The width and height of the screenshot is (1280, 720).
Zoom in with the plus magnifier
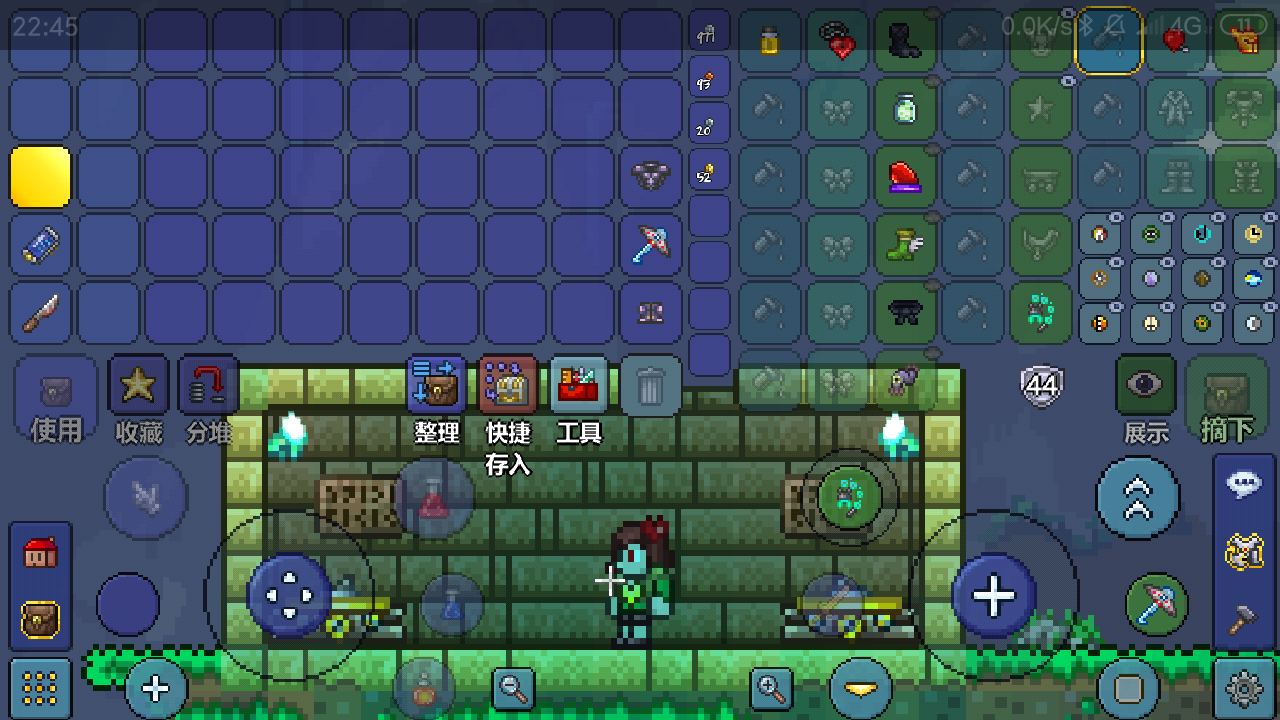(773, 688)
